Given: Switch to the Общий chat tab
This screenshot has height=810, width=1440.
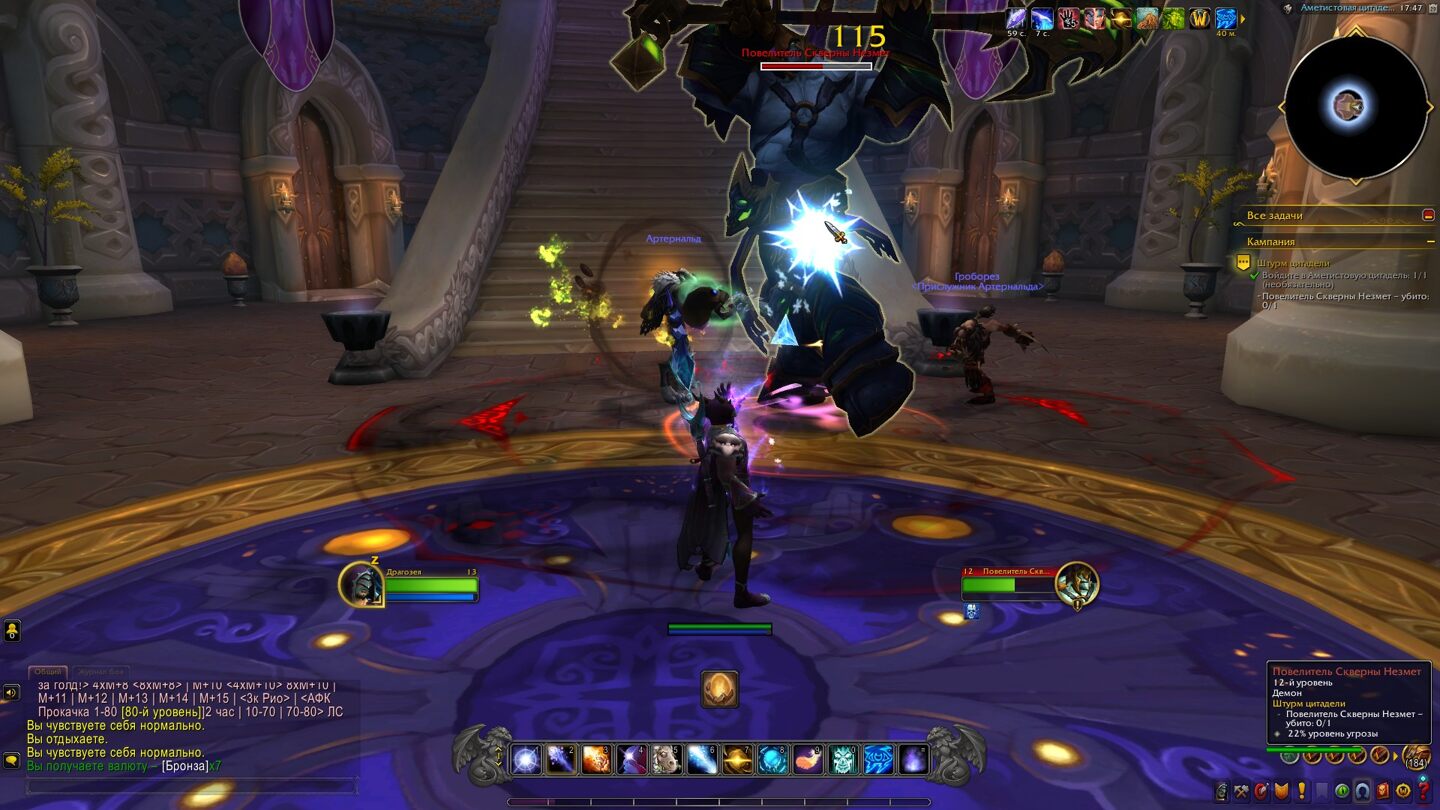Looking at the screenshot, I should coord(46,672).
